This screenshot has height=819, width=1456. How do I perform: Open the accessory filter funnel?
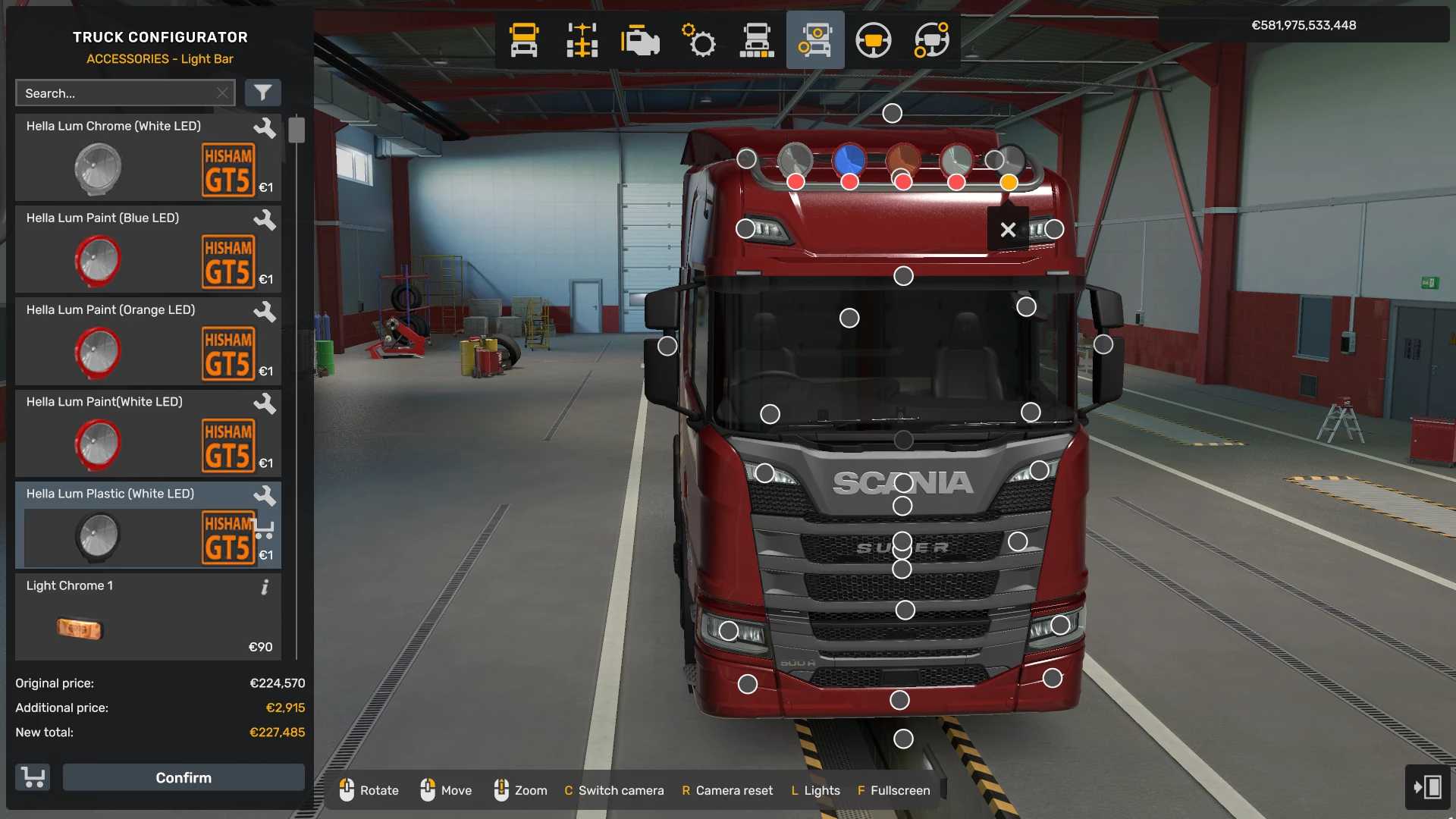point(262,93)
